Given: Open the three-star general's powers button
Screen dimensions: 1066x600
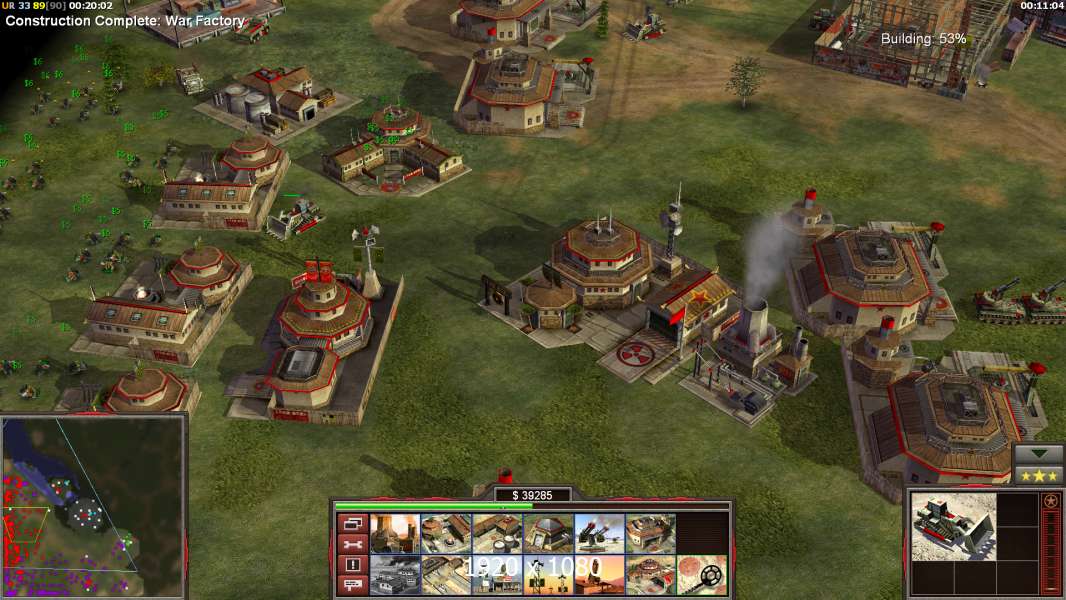Looking at the screenshot, I should tap(1038, 476).
